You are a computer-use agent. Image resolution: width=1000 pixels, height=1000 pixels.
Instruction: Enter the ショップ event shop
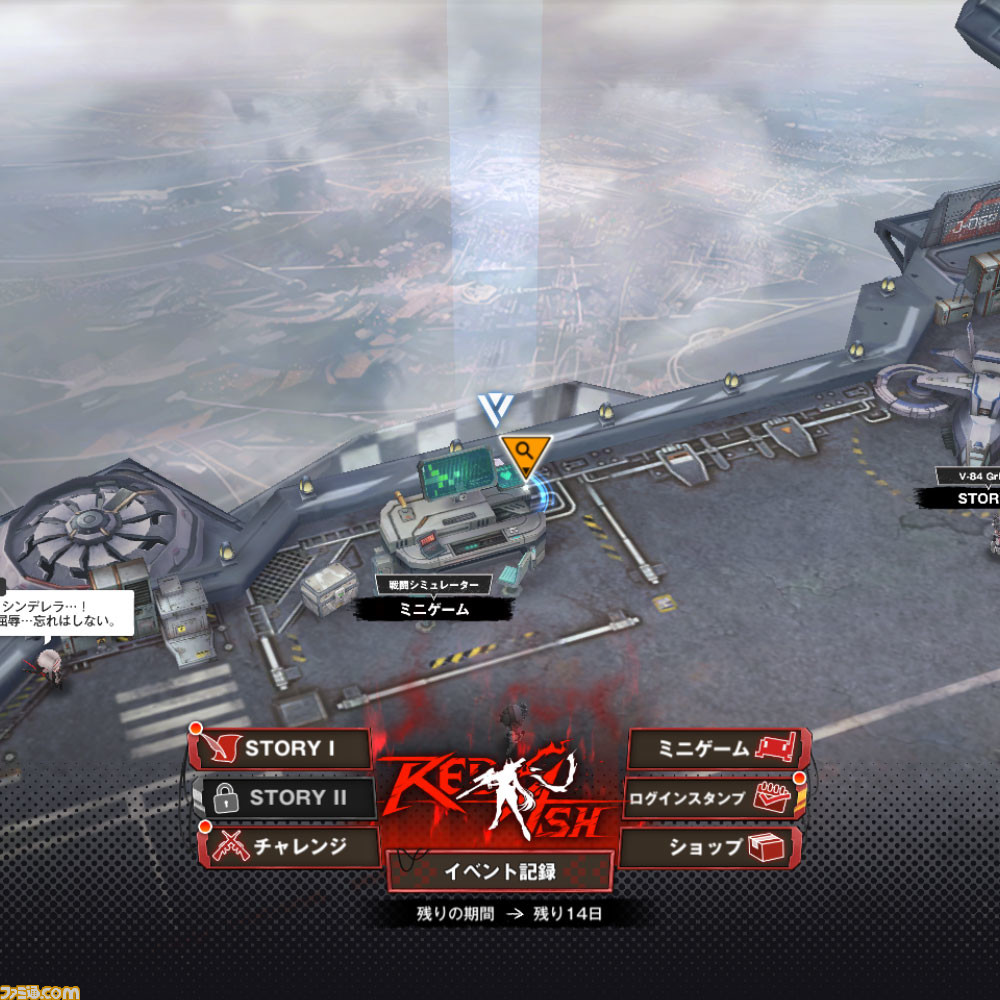click(x=712, y=847)
